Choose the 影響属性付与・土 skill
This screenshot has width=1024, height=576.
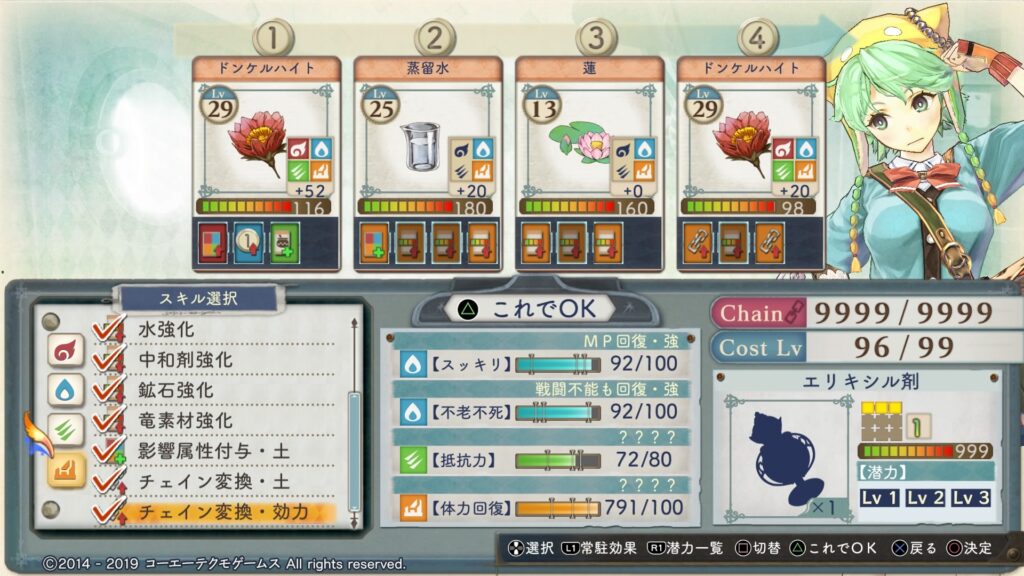point(212,451)
